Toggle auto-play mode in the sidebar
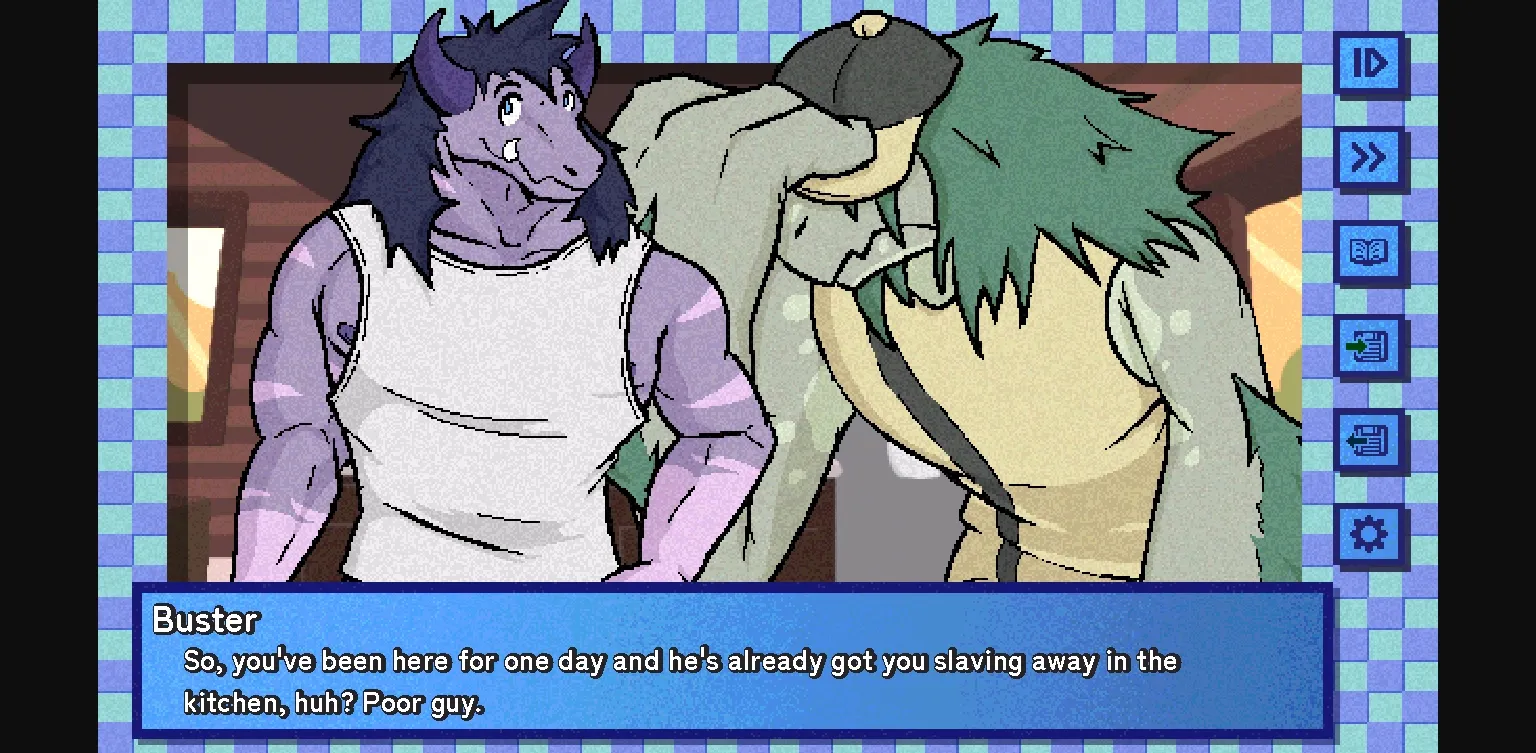This screenshot has height=753, width=1536. click(x=1370, y=63)
